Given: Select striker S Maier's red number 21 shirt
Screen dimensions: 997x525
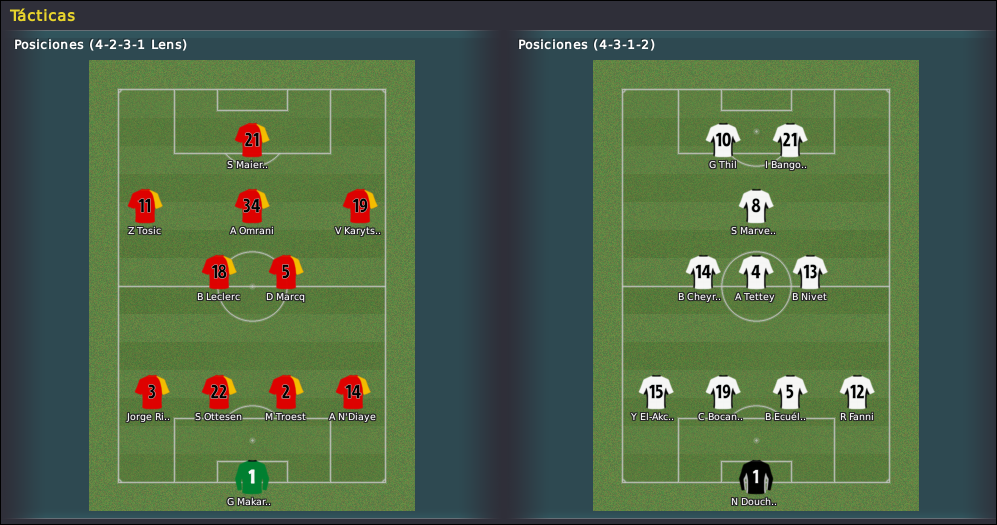Looking at the screenshot, I should click(252, 140).
